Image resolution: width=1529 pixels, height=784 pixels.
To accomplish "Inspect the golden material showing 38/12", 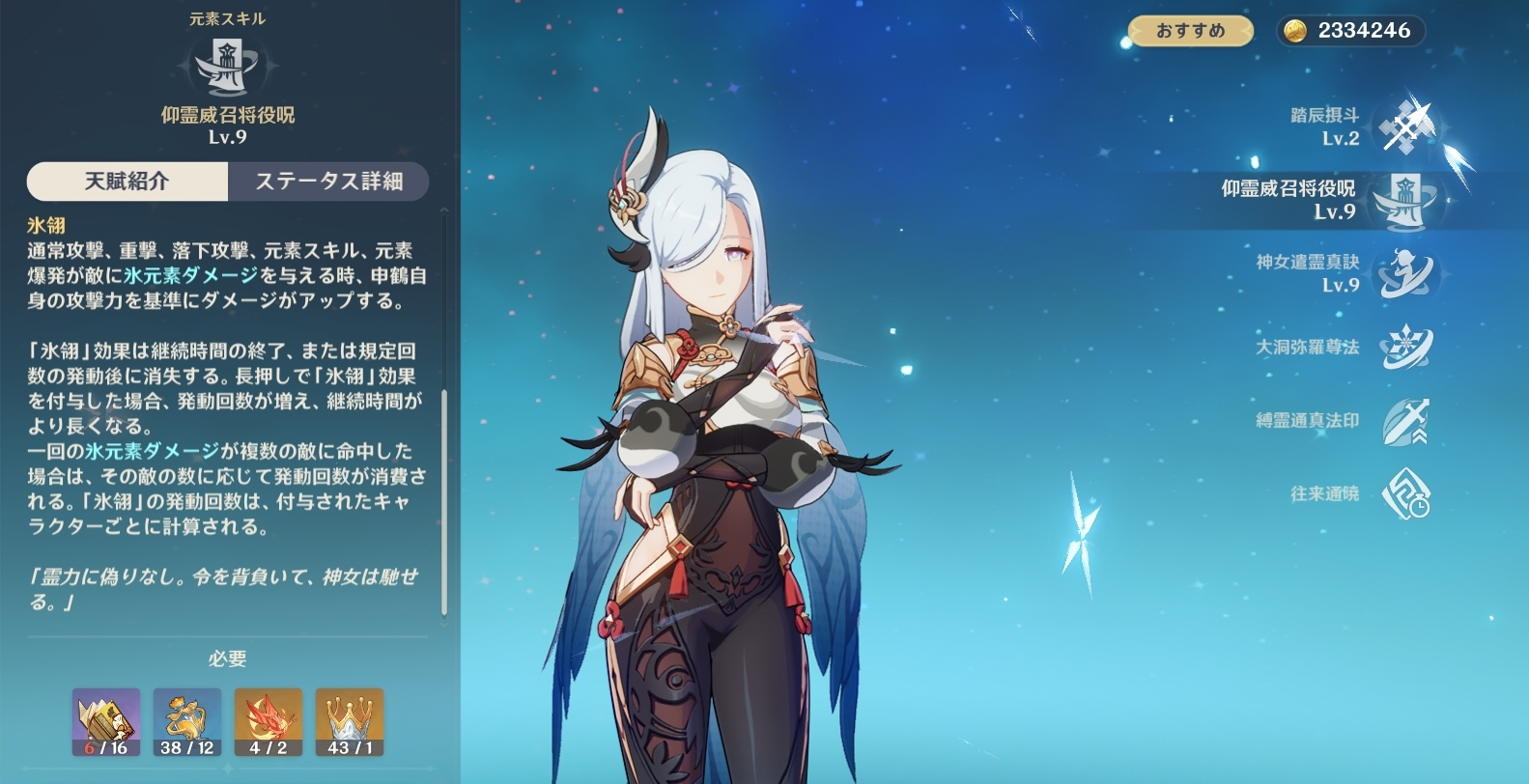I will [187, 722].
